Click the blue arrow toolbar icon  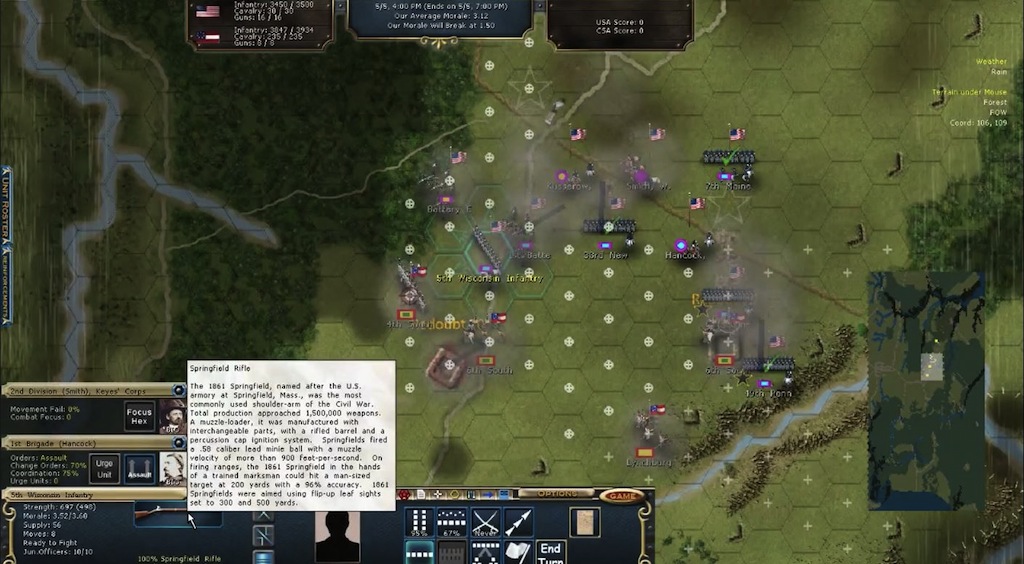coord(489,495)
